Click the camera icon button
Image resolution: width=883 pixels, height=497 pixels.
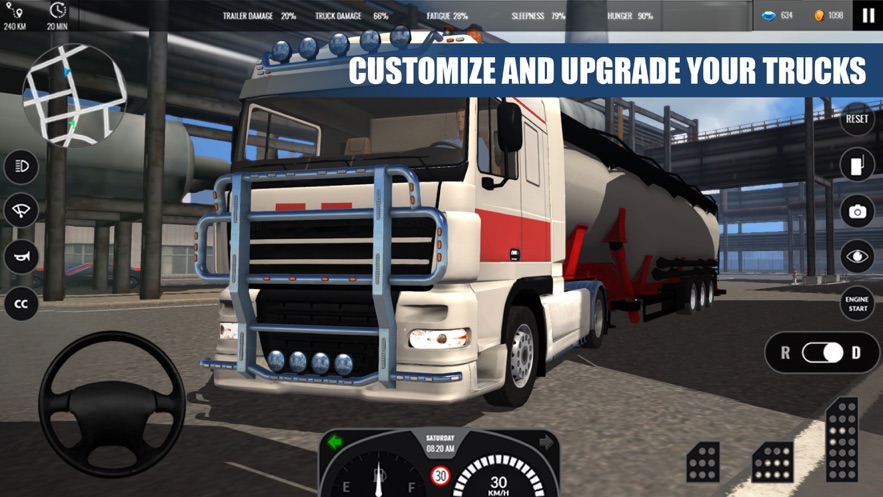point(857,211)
